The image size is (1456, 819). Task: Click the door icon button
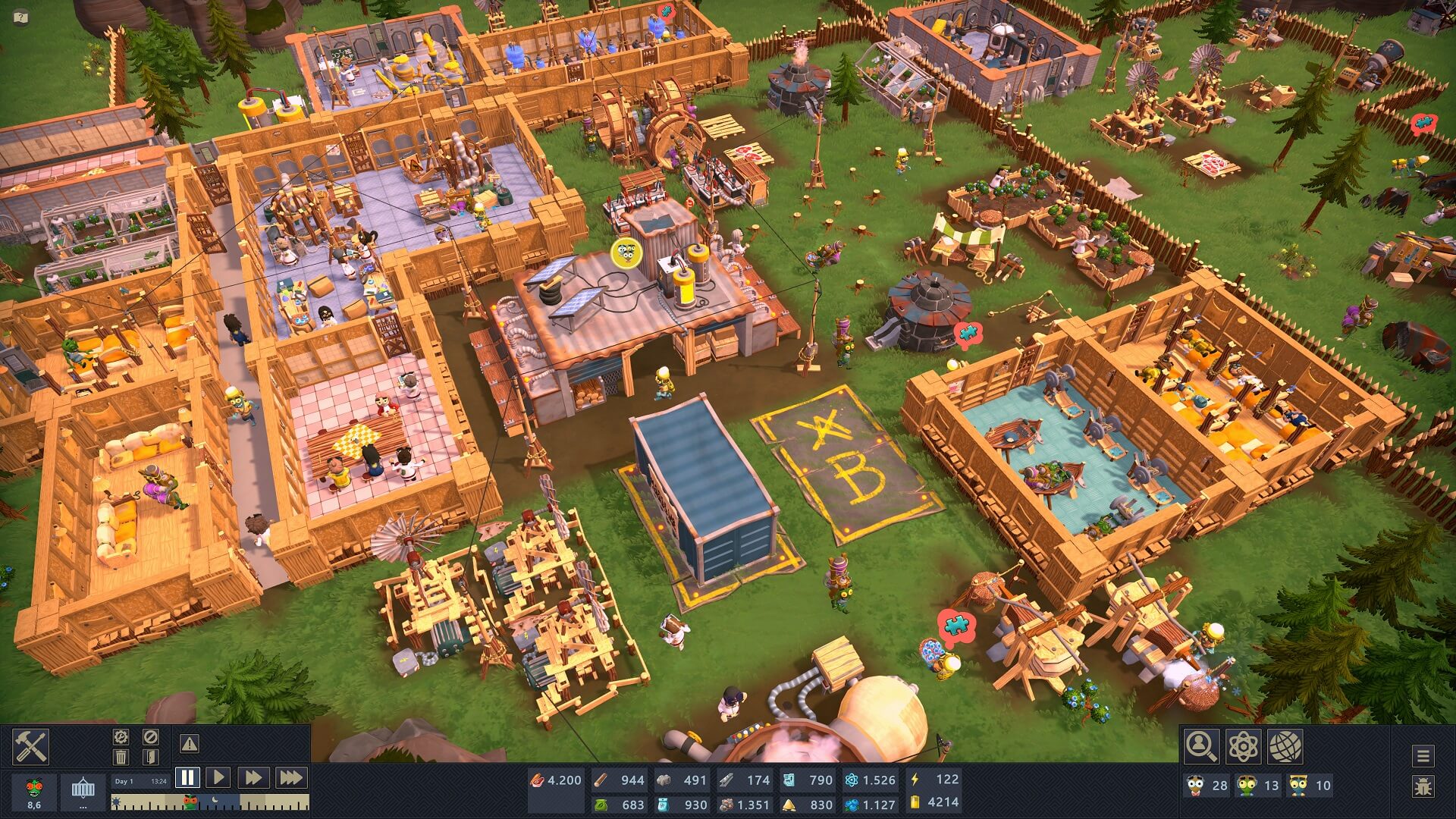(150, 756)
